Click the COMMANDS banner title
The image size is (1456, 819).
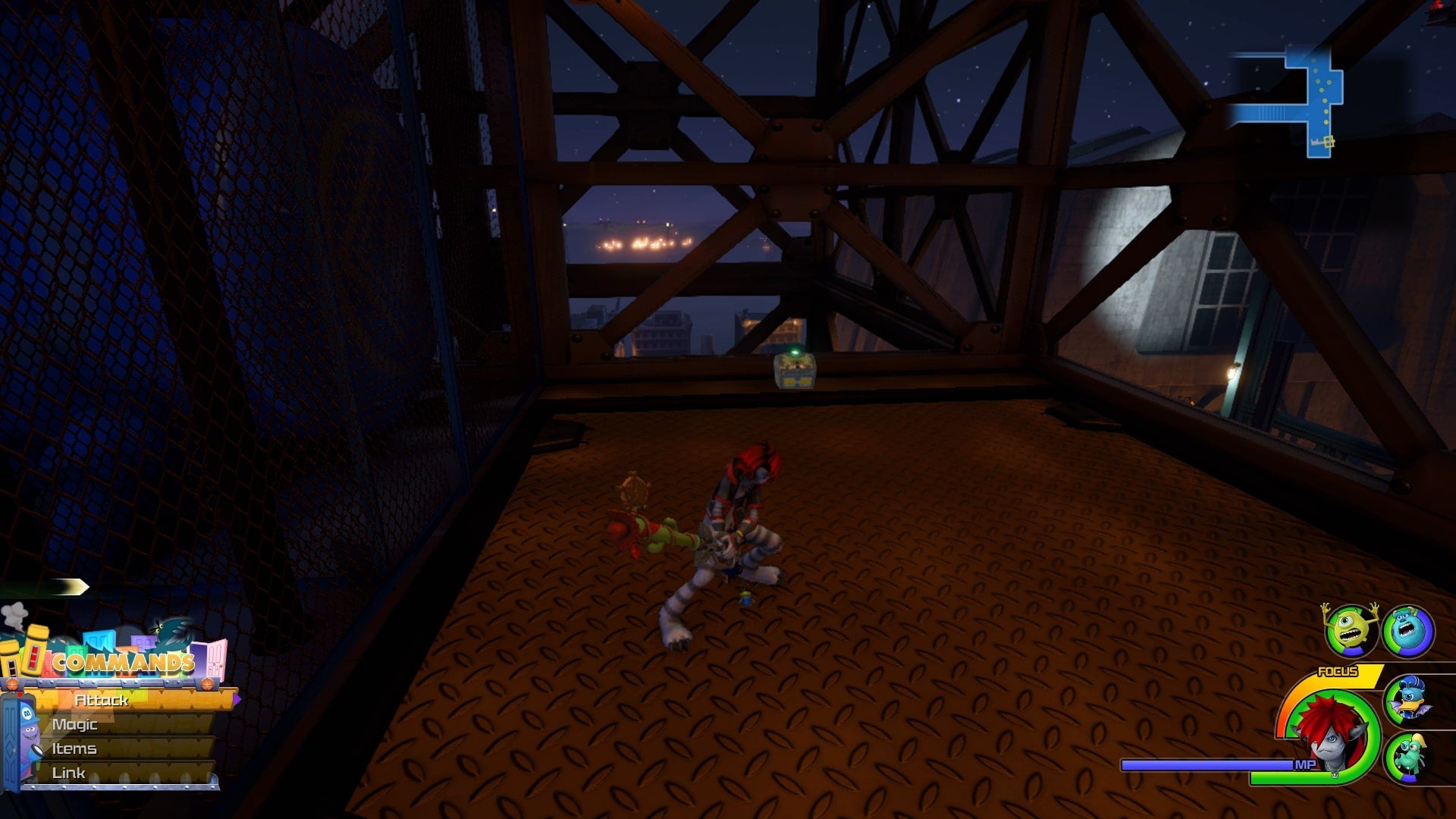124,661
